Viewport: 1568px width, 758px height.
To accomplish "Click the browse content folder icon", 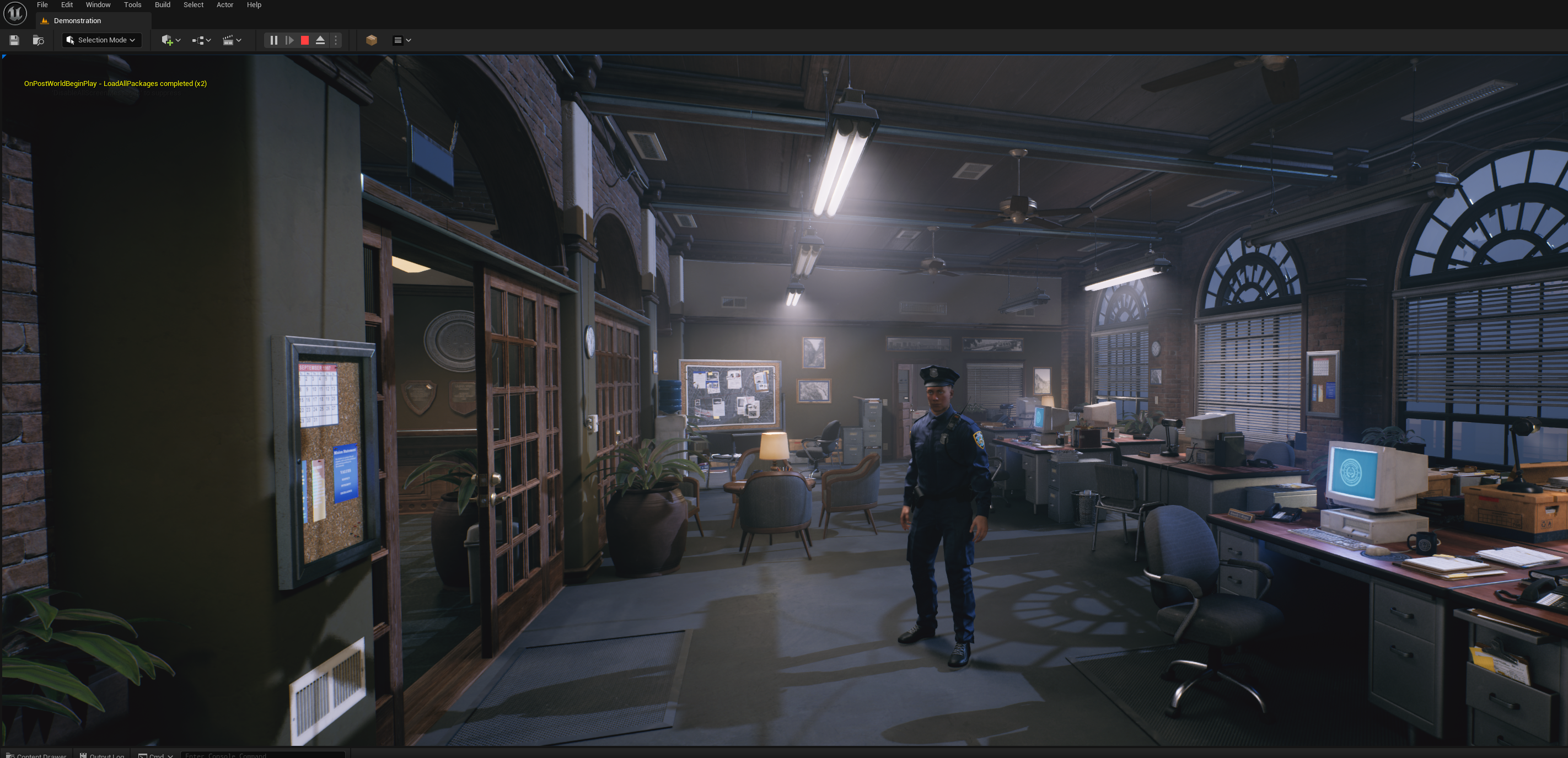I will coord(39,40).
